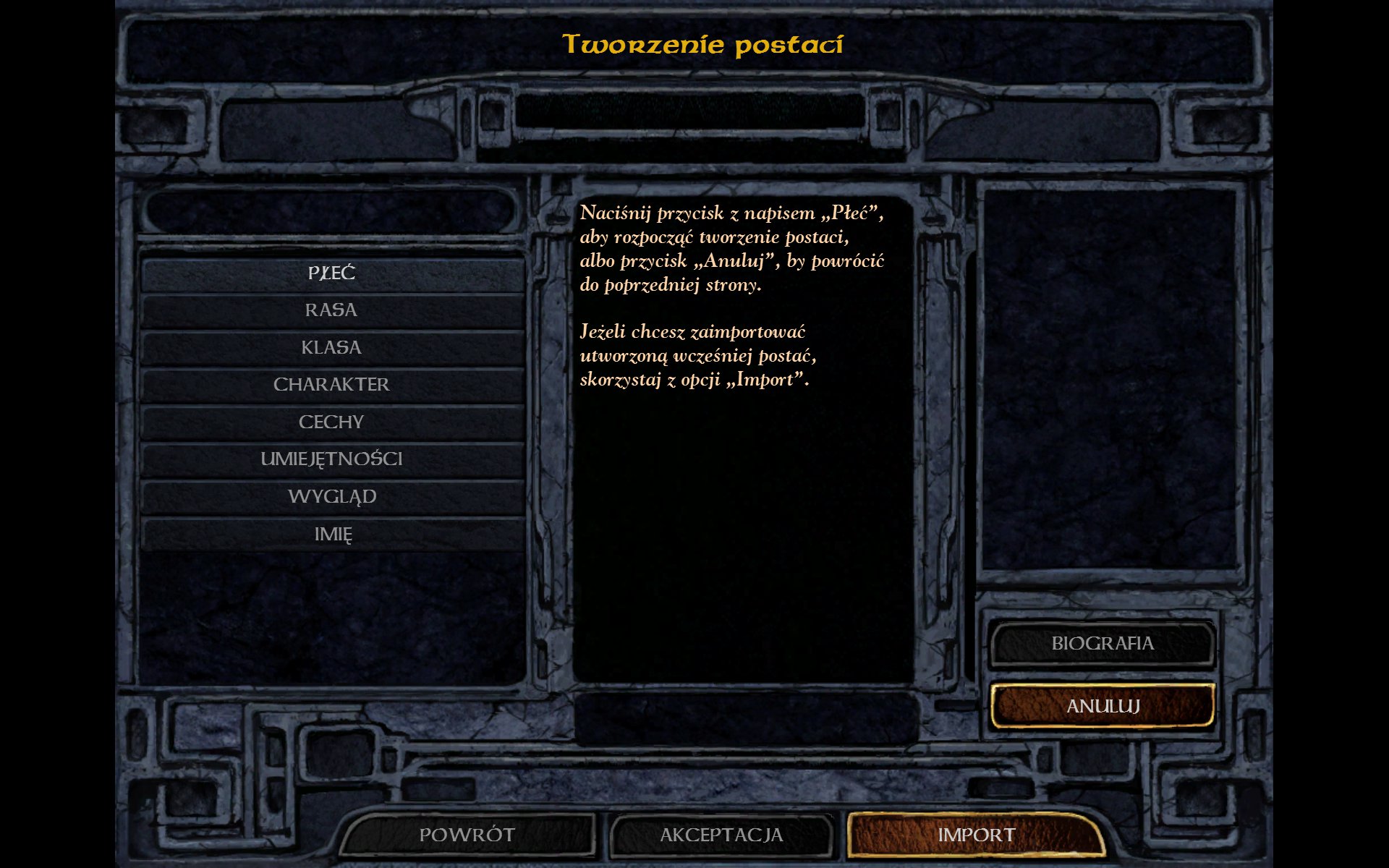Import a previously created character
Screen dimensions: 1389x868
[976, 835]
